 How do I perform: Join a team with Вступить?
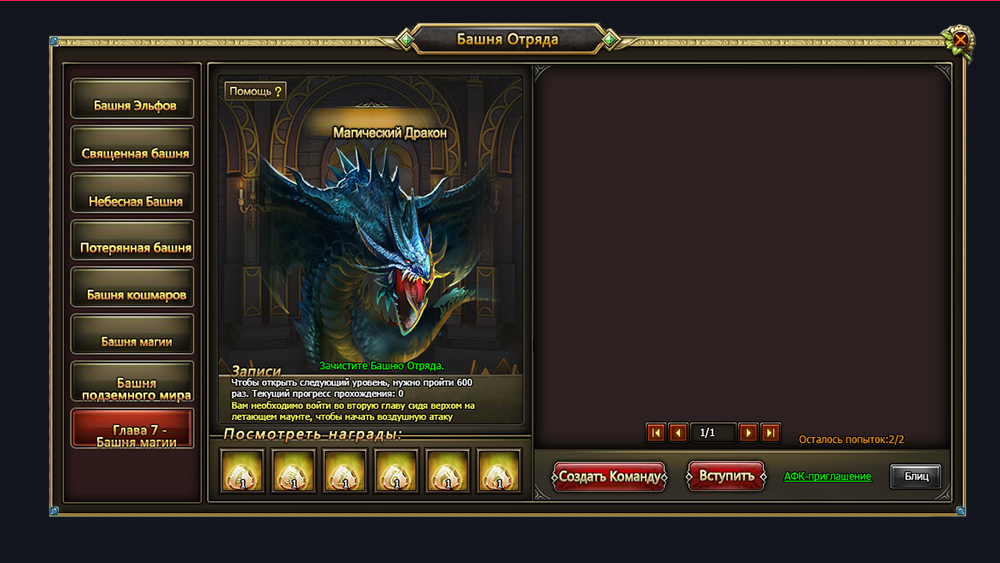[726, 476]
